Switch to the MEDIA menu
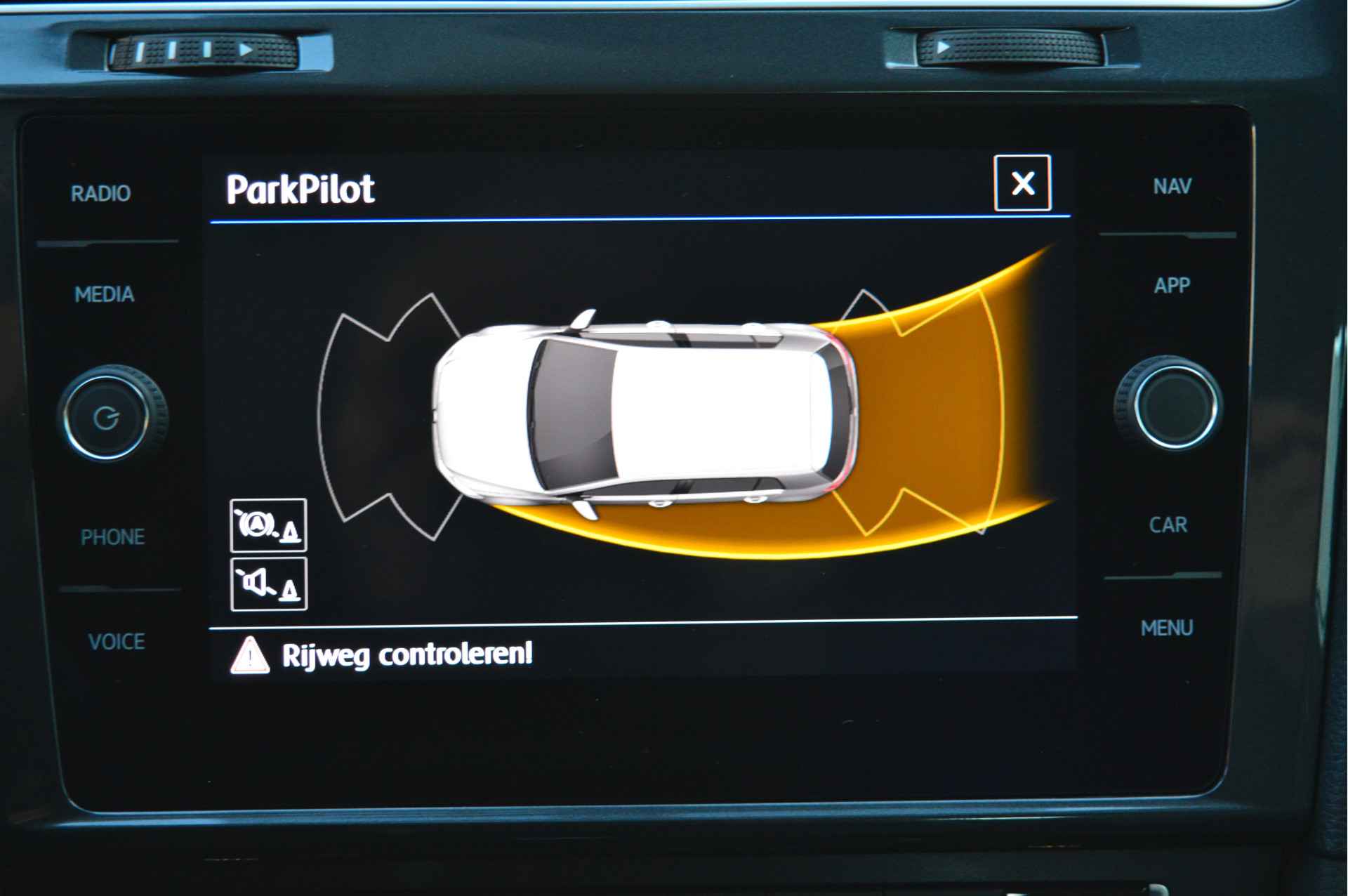Viewport: 1348px width, 896px height. click(104, 294)
